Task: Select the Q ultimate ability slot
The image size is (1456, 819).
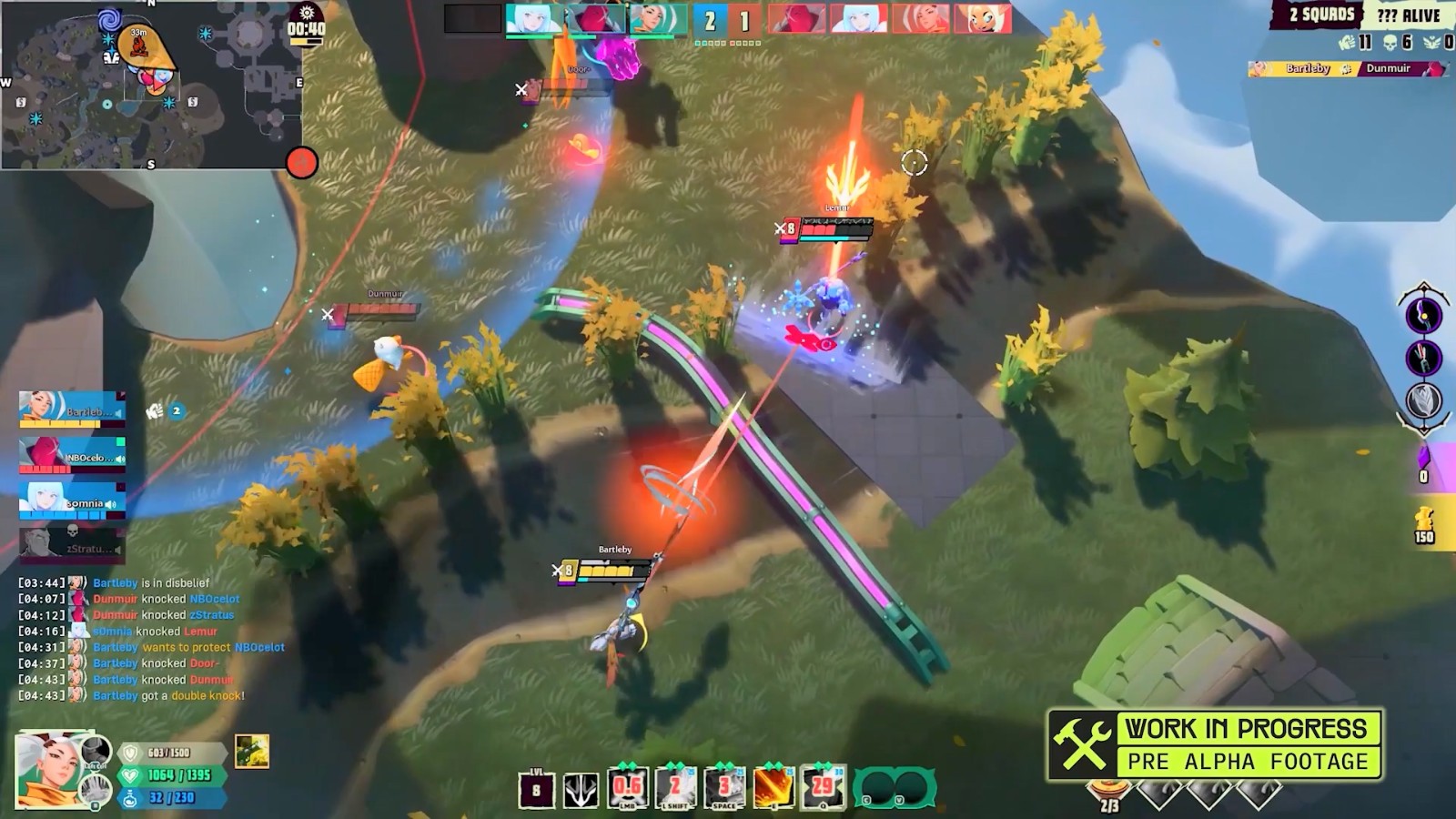Action: (823, 788)
